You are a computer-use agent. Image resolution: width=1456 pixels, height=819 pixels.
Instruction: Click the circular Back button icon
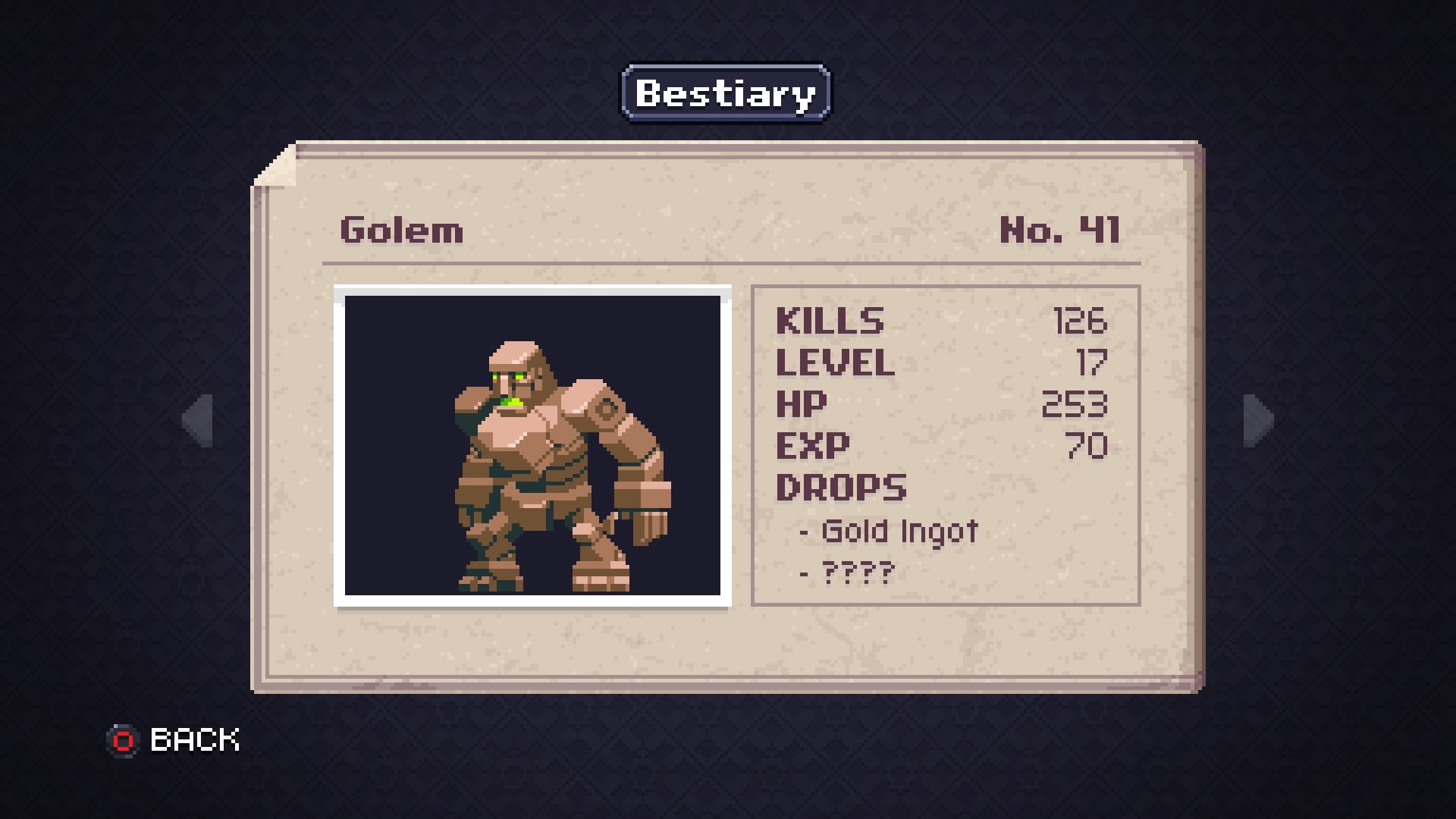(x=124, y=739)
